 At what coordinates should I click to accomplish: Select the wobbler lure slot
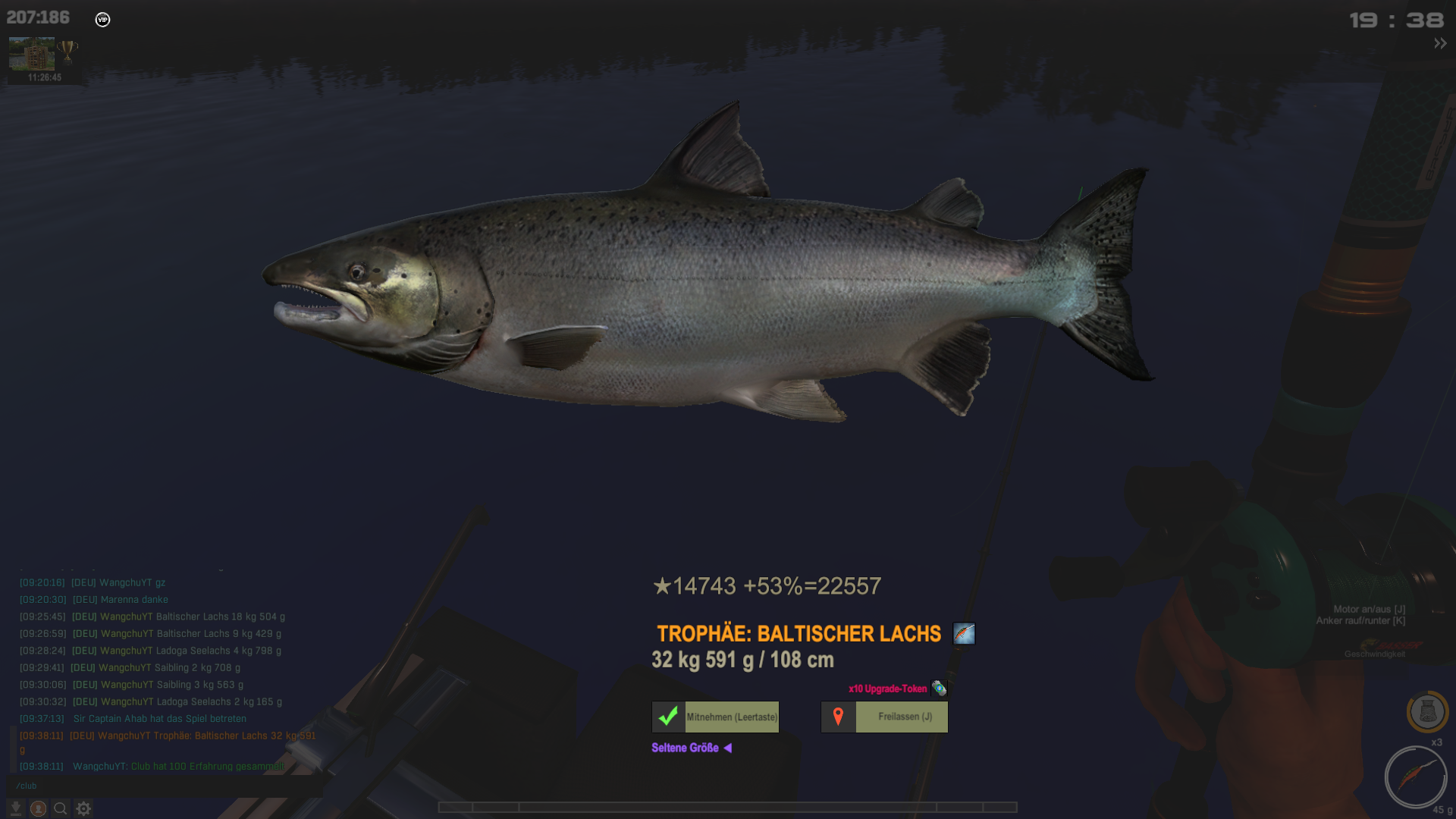(1415, 777)
